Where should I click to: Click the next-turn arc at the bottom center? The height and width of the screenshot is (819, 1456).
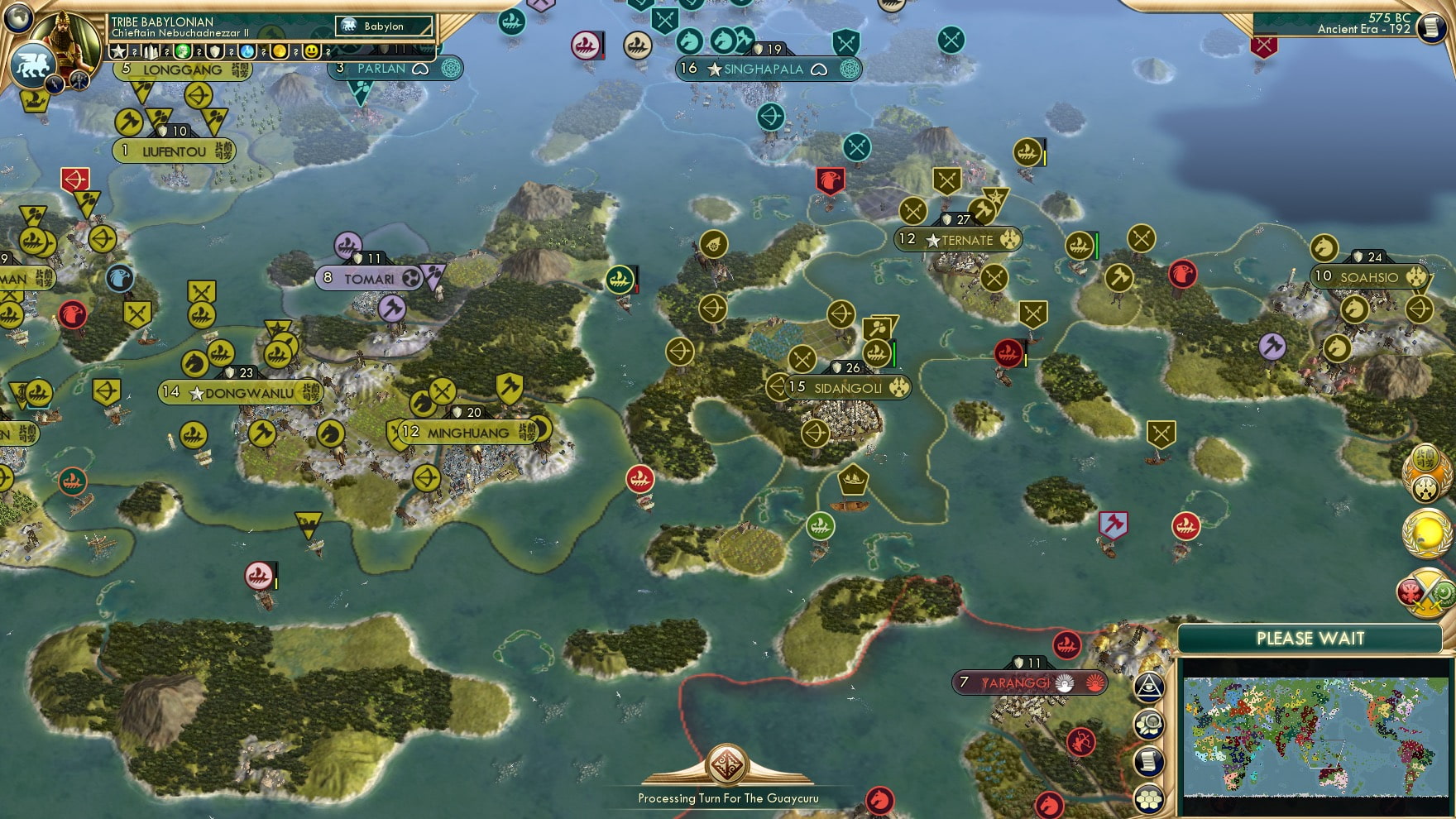pyautogui.click(x=726, y=765)
